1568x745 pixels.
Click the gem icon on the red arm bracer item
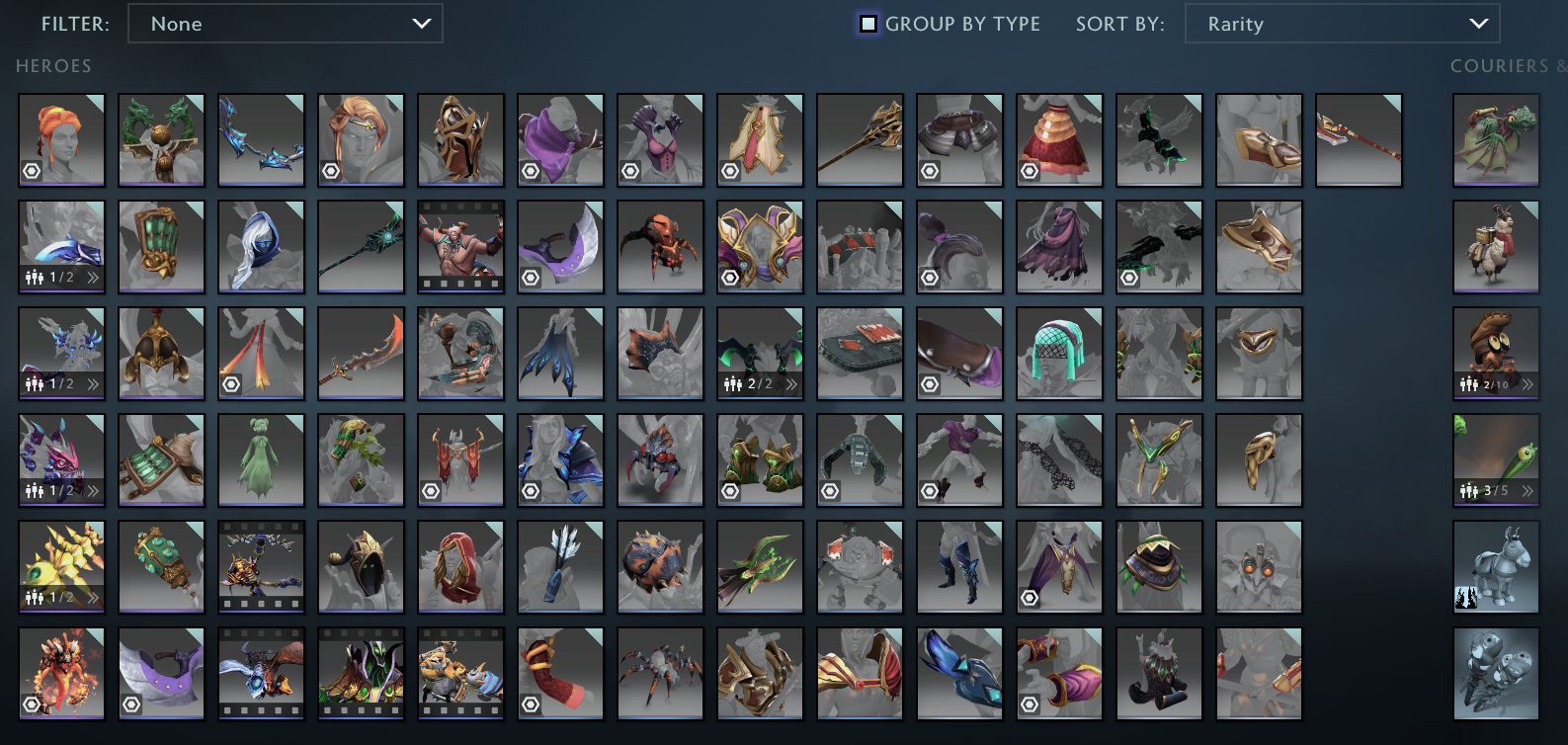531,704
